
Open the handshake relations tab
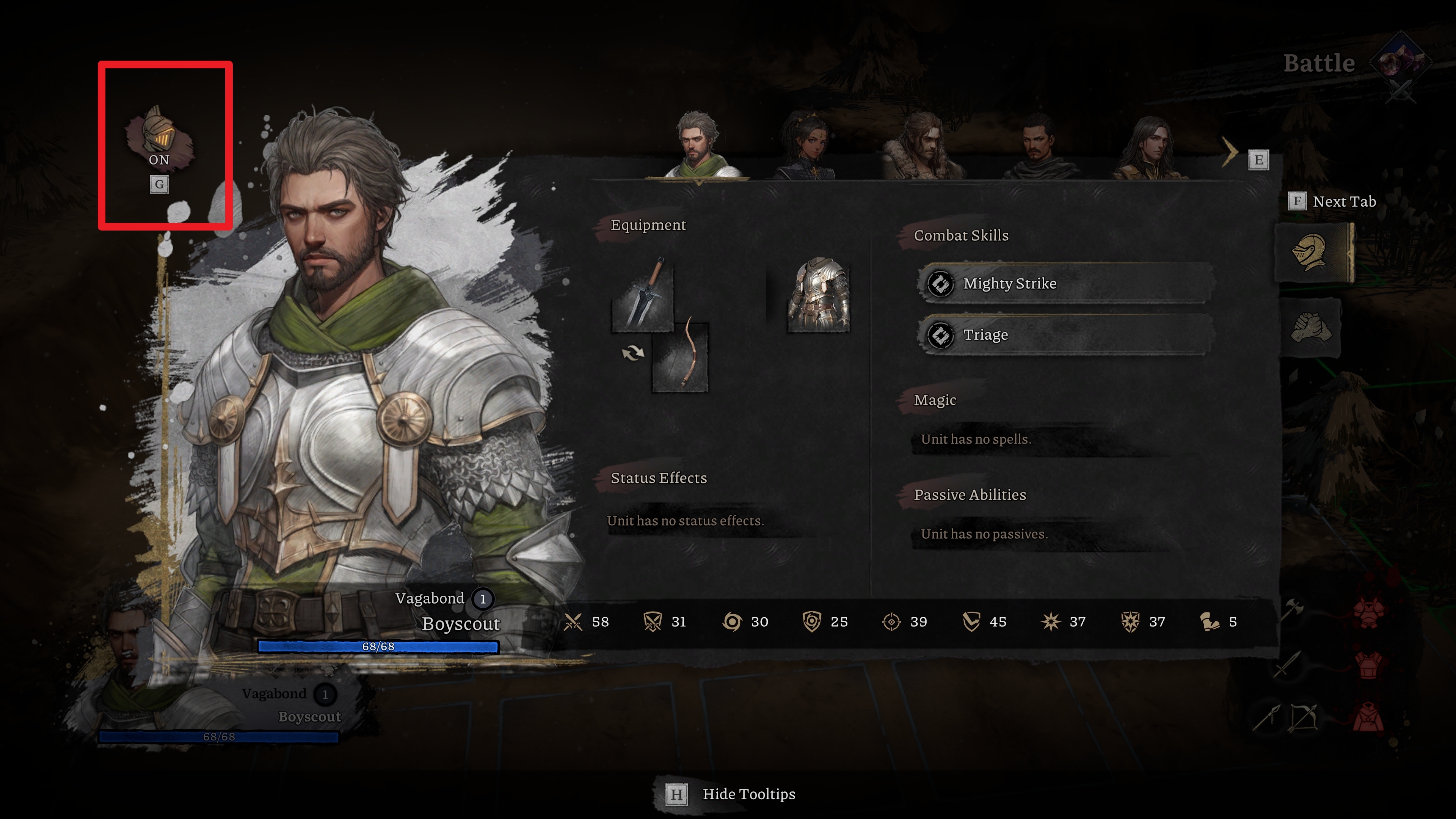1310,328
